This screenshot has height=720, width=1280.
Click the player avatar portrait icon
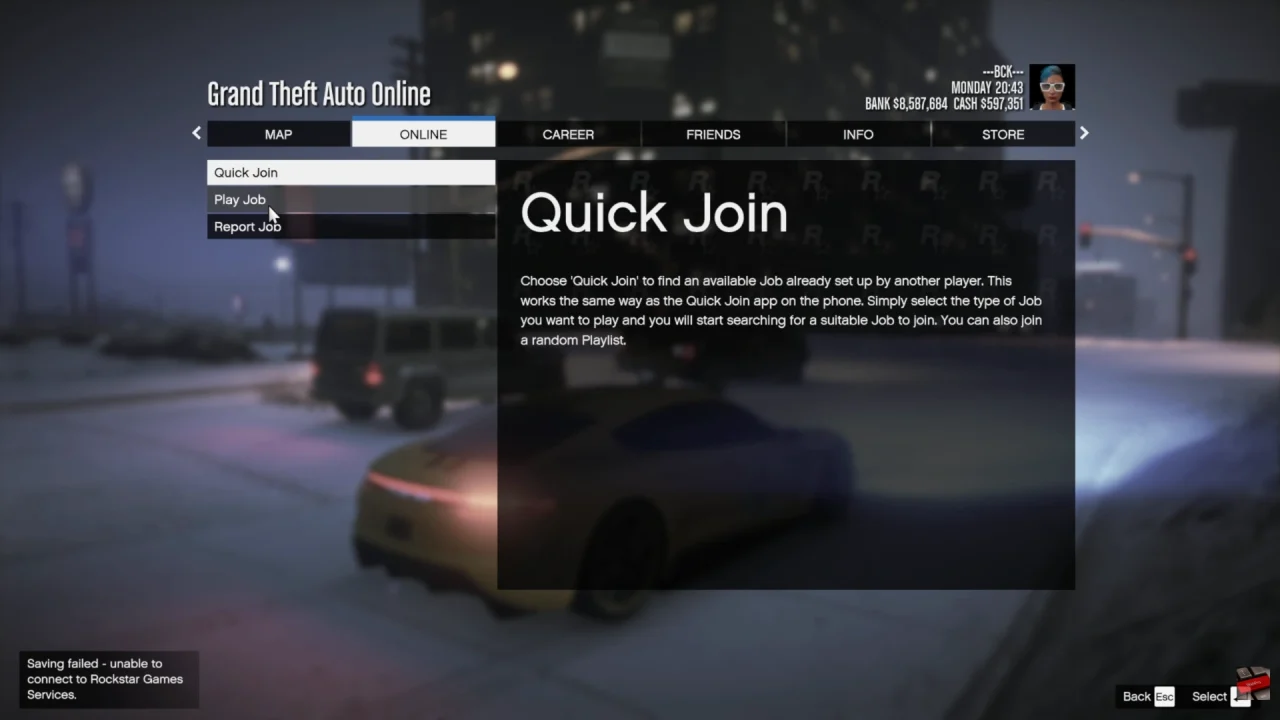(x=1051, y=87)
